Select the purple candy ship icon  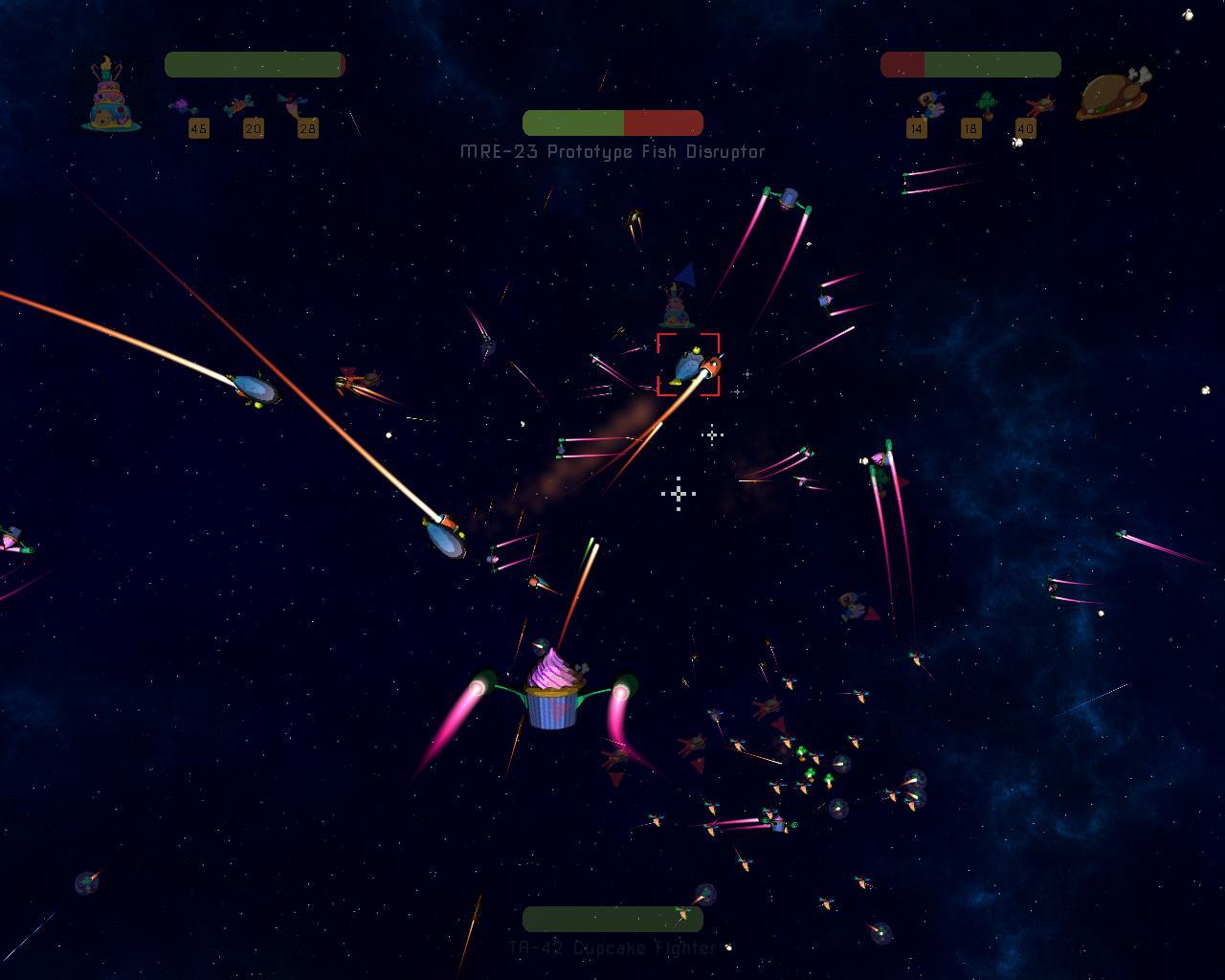point(184,106)
